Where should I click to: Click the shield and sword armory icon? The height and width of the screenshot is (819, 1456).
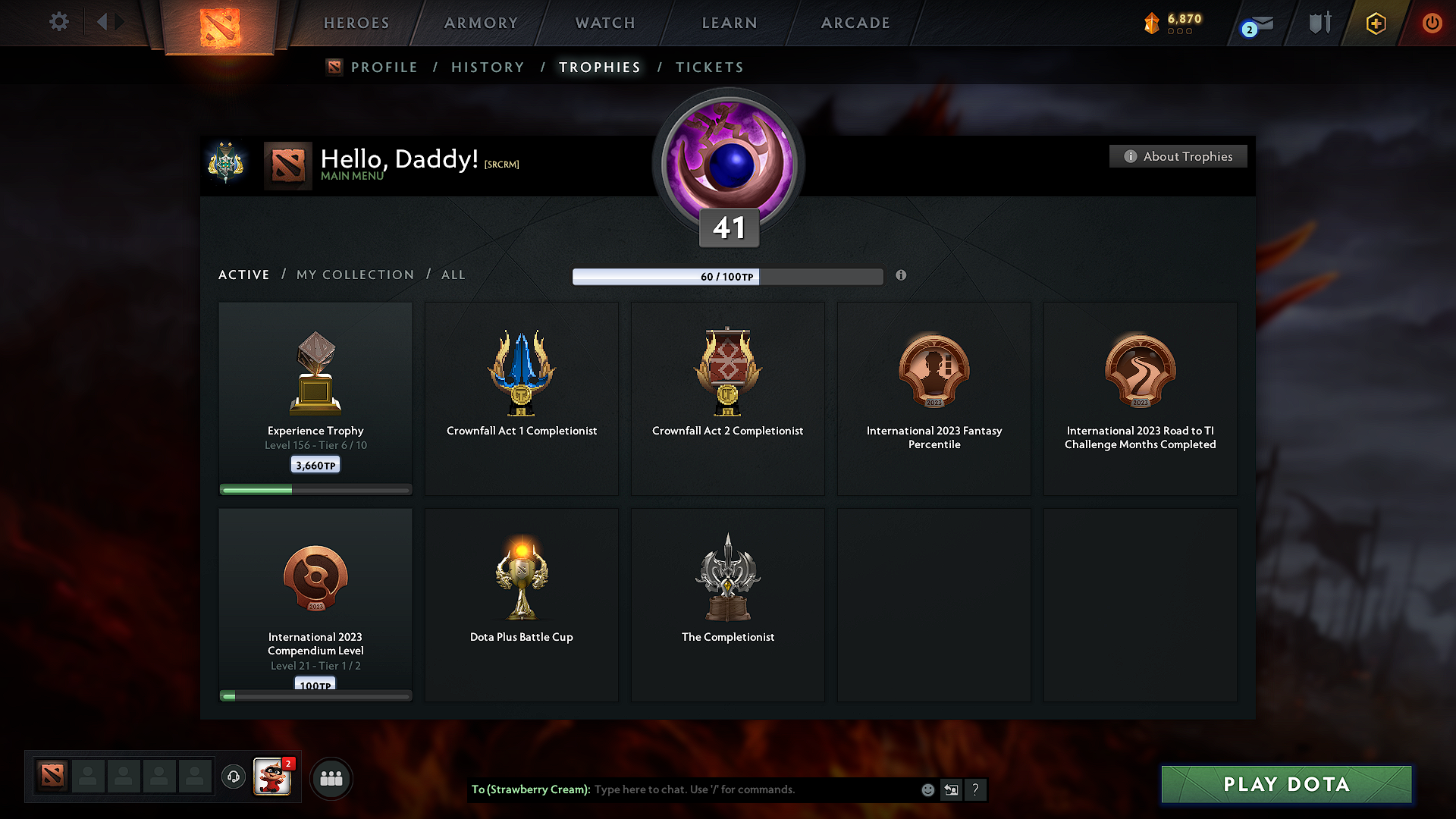[1319, 23]
